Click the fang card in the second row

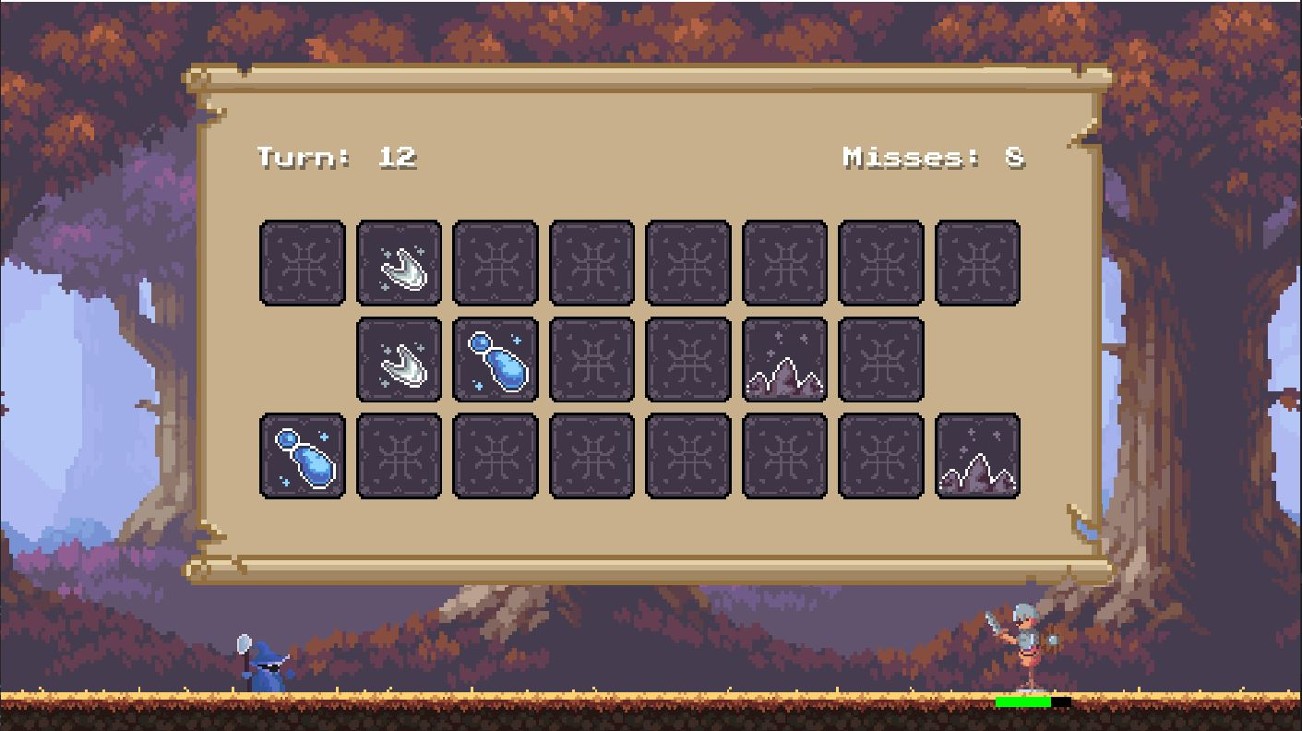[398, 360]
